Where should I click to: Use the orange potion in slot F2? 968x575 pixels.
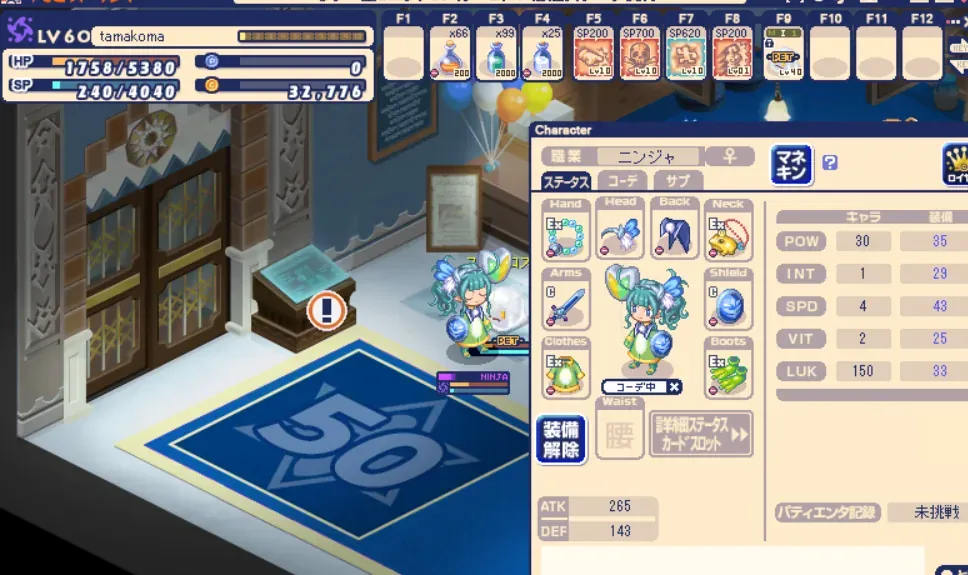(x=450, y=53)
